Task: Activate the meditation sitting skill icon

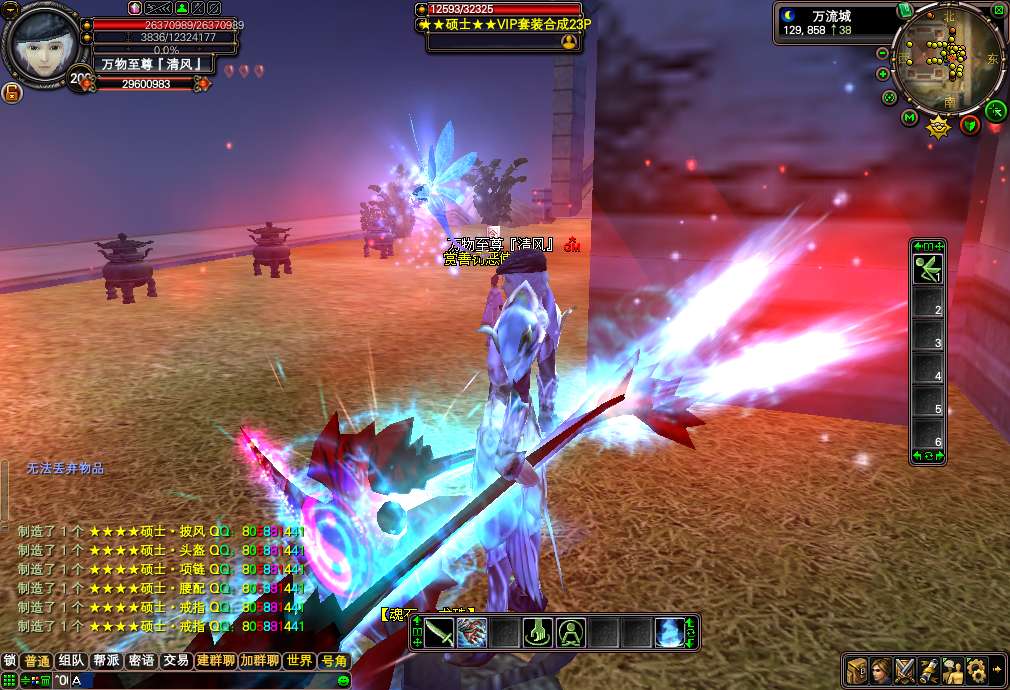Action: pos(571,632)
